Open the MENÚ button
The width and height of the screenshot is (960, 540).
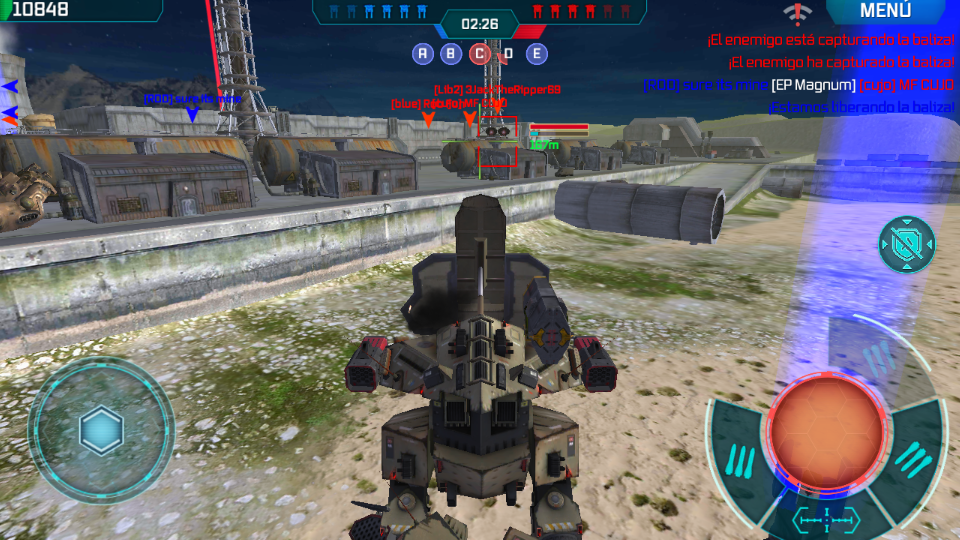(885, 11)
